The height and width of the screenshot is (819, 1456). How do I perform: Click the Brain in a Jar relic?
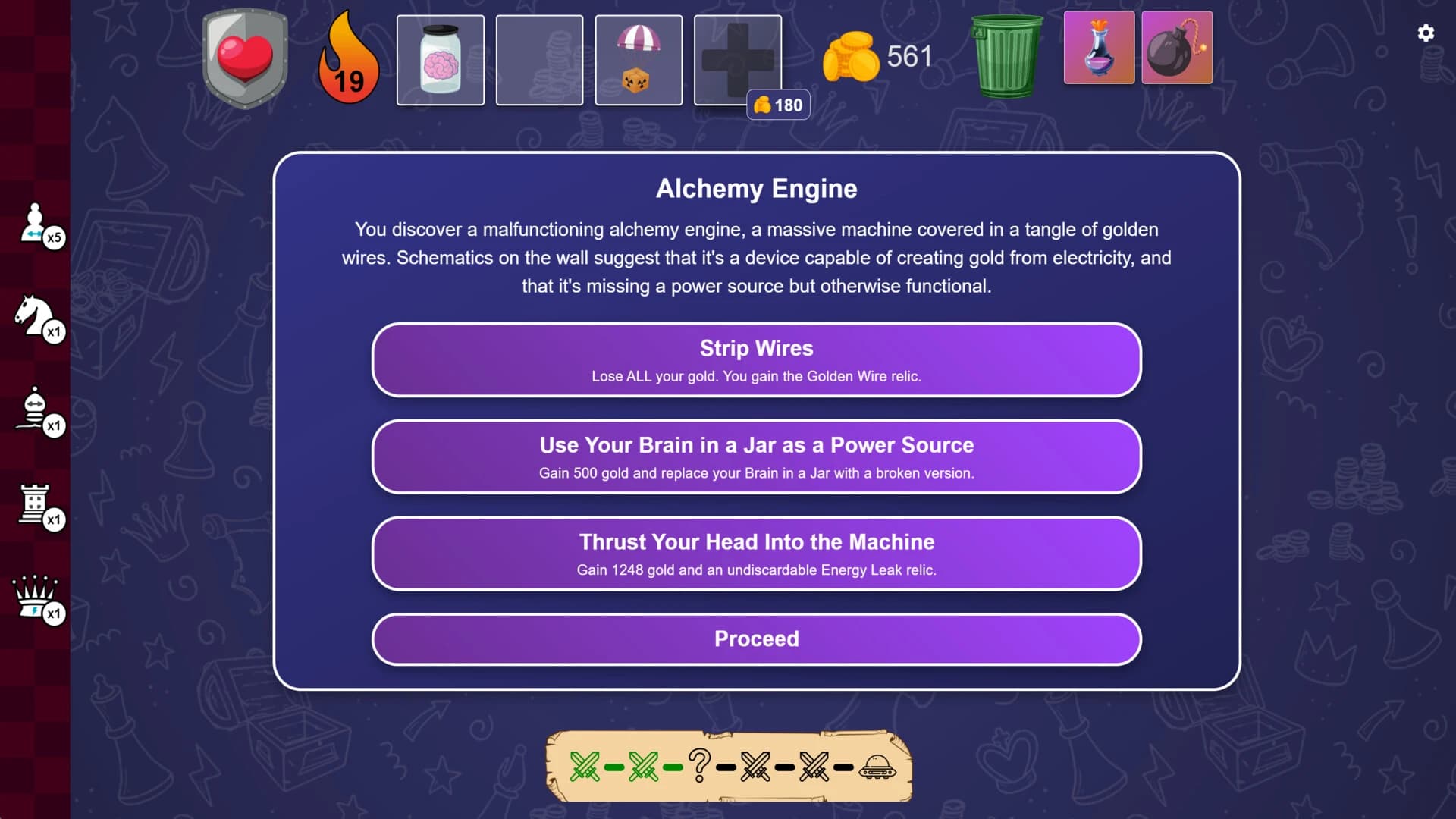(440, 58)
